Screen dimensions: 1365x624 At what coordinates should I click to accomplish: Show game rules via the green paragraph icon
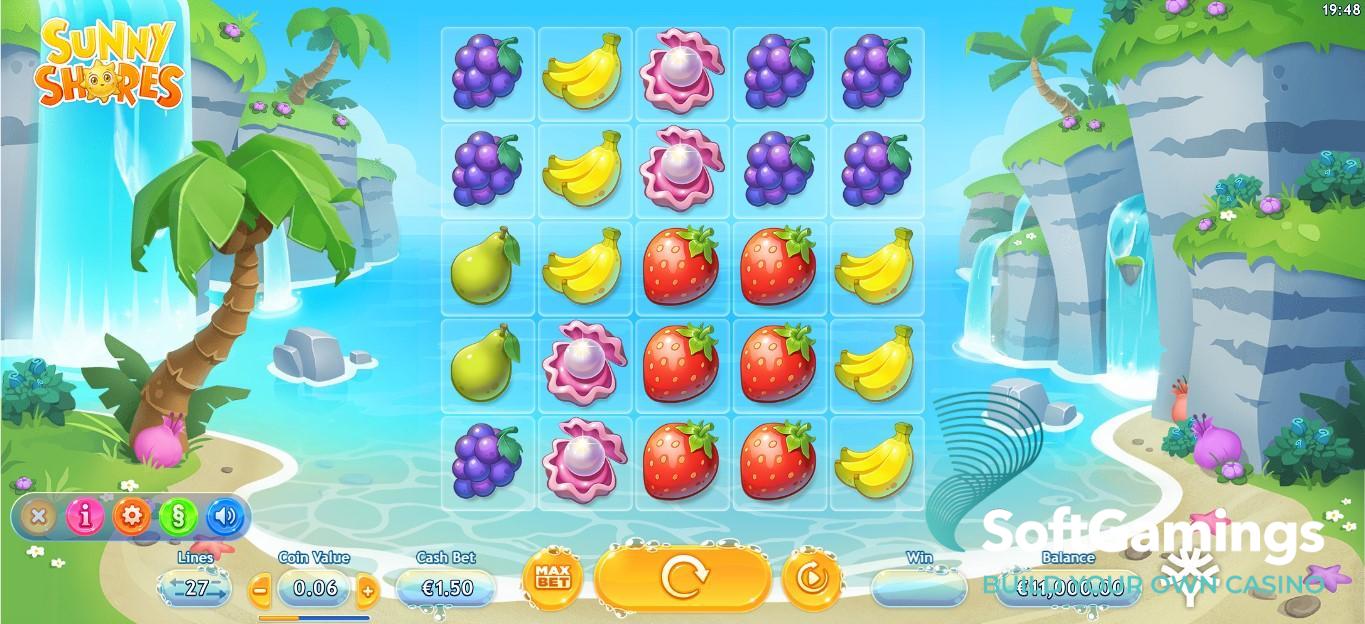coord(177,516)
